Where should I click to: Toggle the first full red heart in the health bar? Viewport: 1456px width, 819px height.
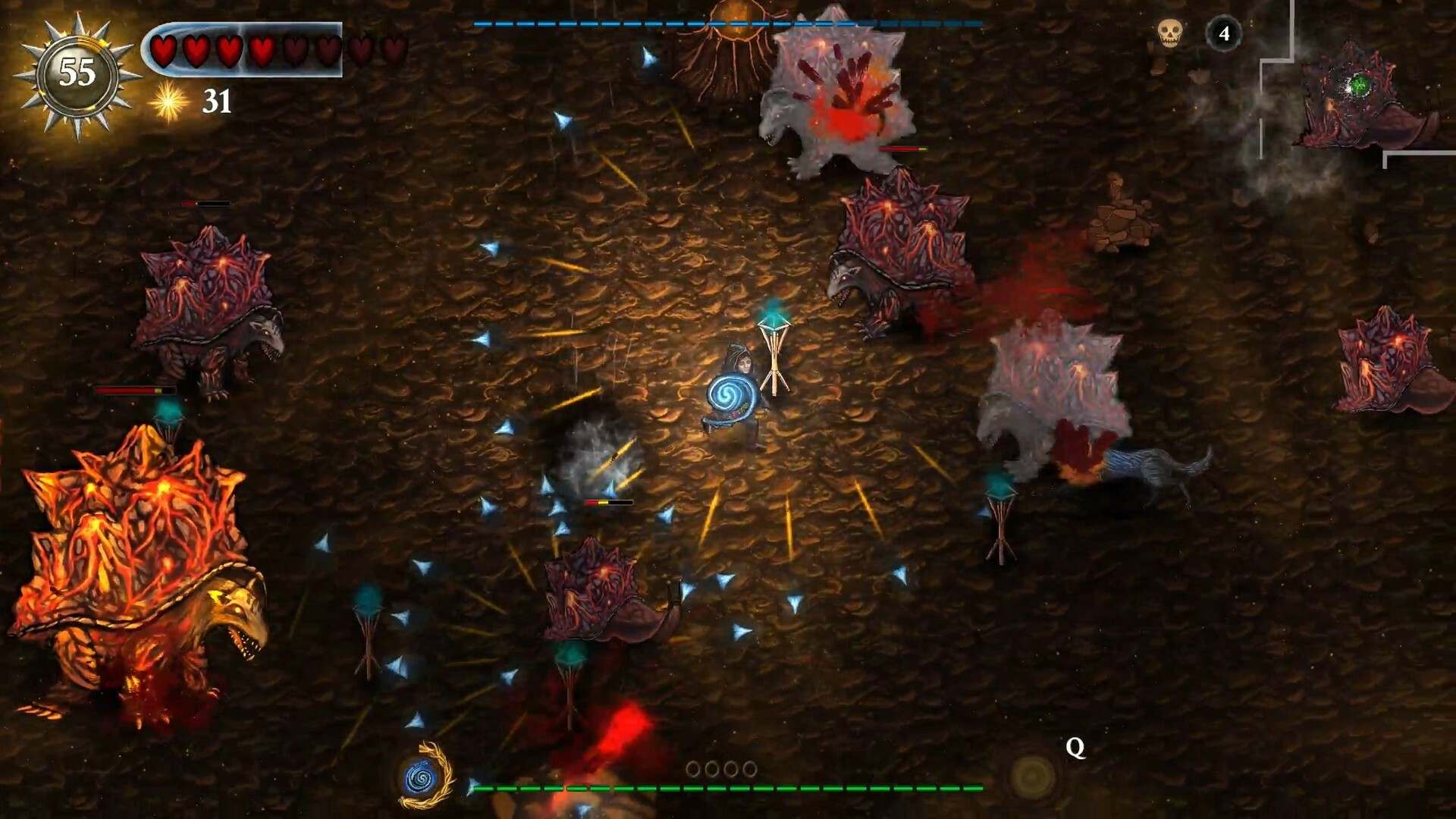[163, 50]
